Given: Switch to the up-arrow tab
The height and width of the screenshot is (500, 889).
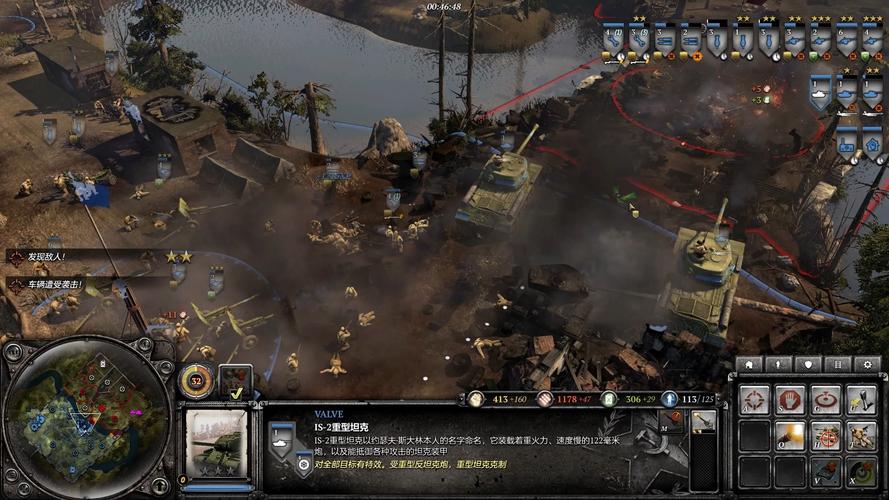Looking at the screenshot, I should tap(777, 364).
